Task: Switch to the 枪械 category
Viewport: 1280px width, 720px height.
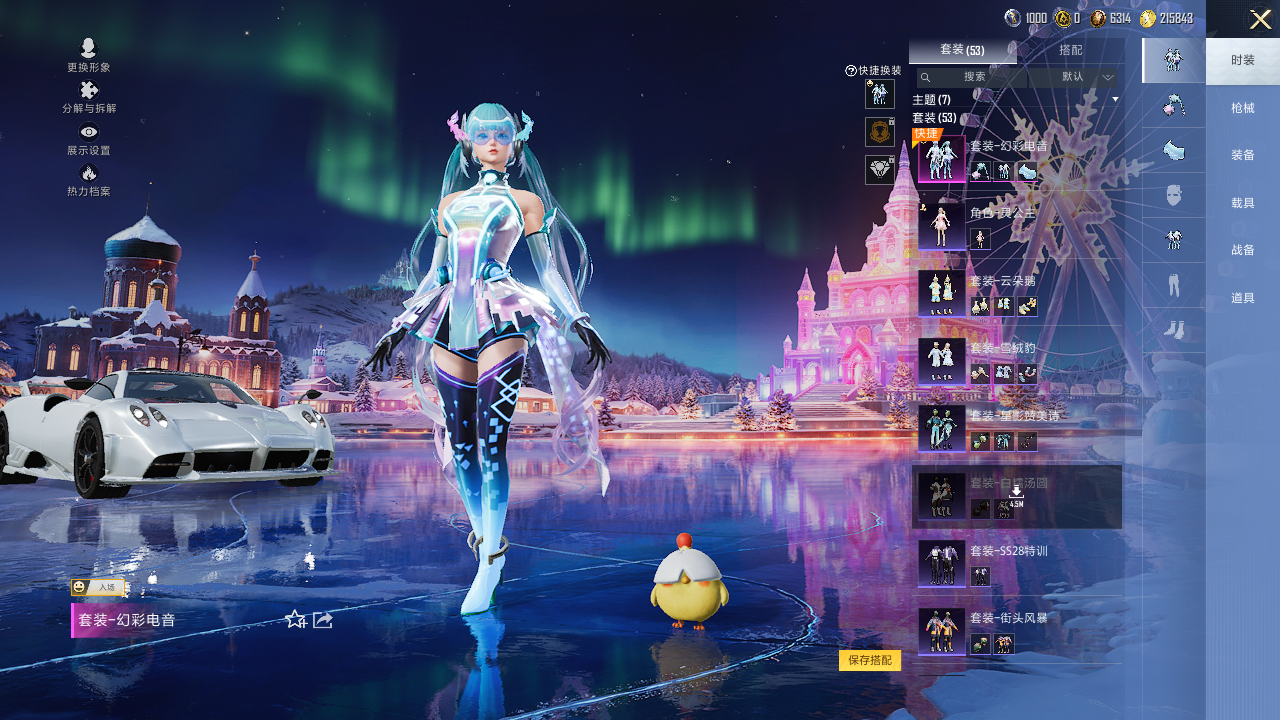Action: pyautogui.click(x=1243, y=108)
